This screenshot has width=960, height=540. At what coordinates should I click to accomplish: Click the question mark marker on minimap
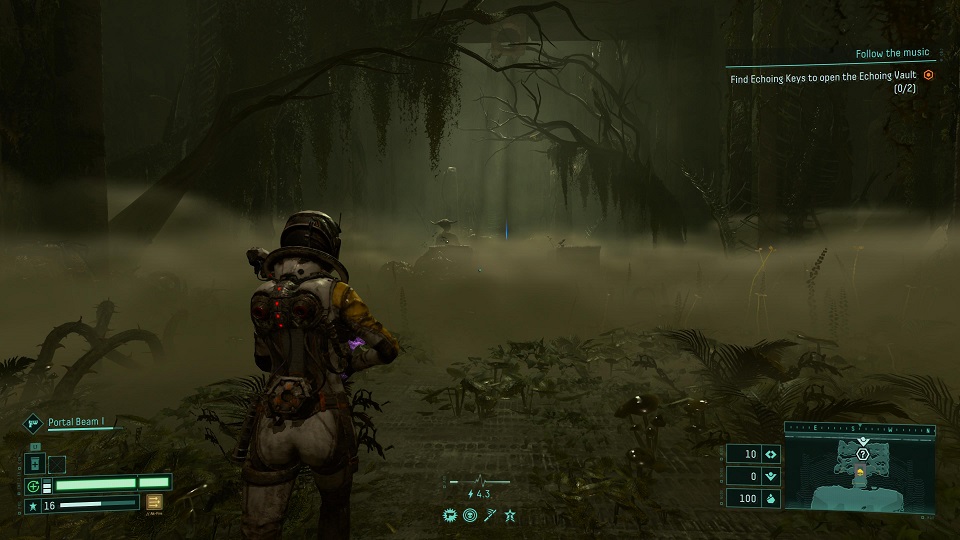tap(862, 454)
